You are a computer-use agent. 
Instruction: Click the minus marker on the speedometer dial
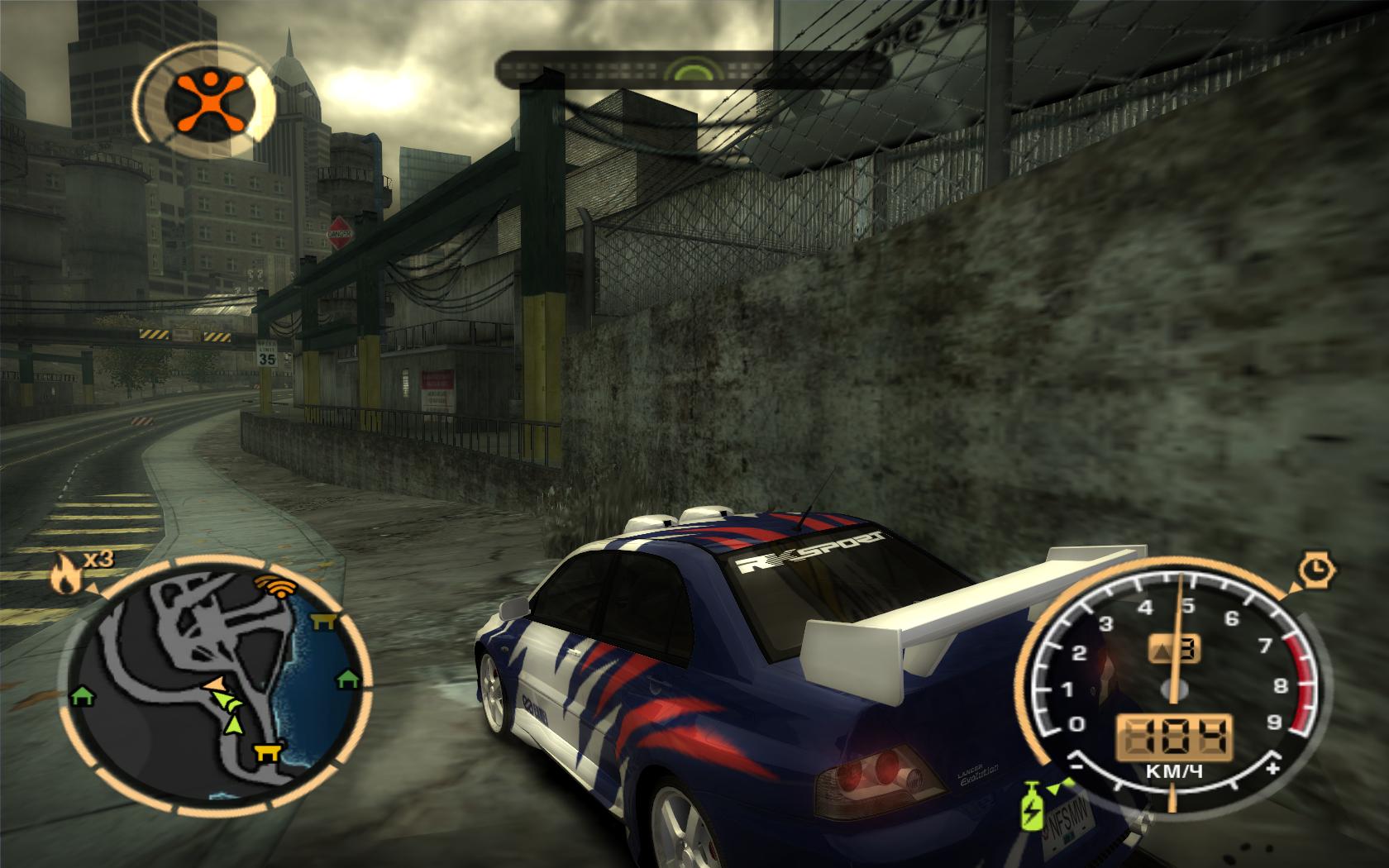pyautogui.click(x=1076, y=769)
